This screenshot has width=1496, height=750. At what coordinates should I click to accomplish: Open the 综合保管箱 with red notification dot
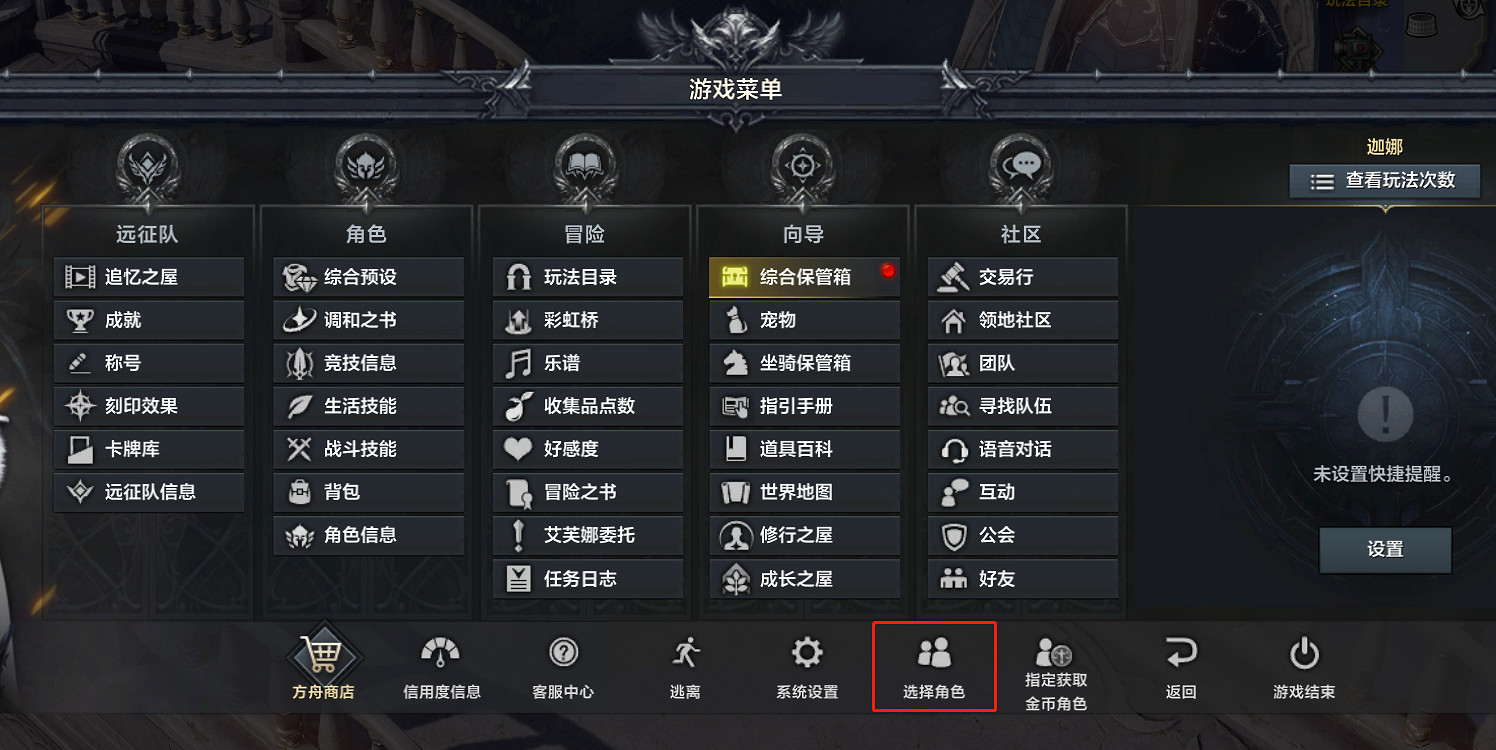coord(804,276)
